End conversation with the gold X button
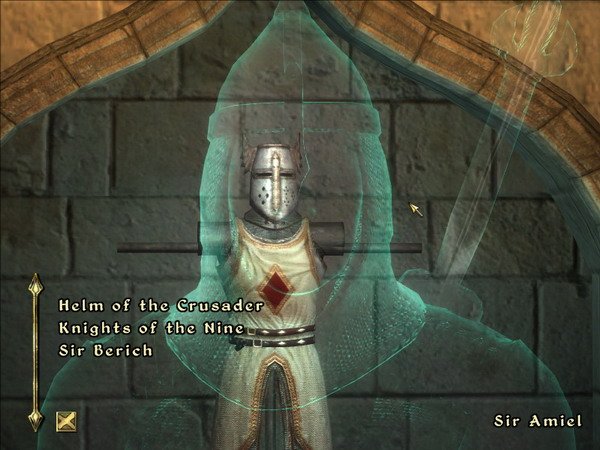Viewport: 600px width, 450px height. 67,420
